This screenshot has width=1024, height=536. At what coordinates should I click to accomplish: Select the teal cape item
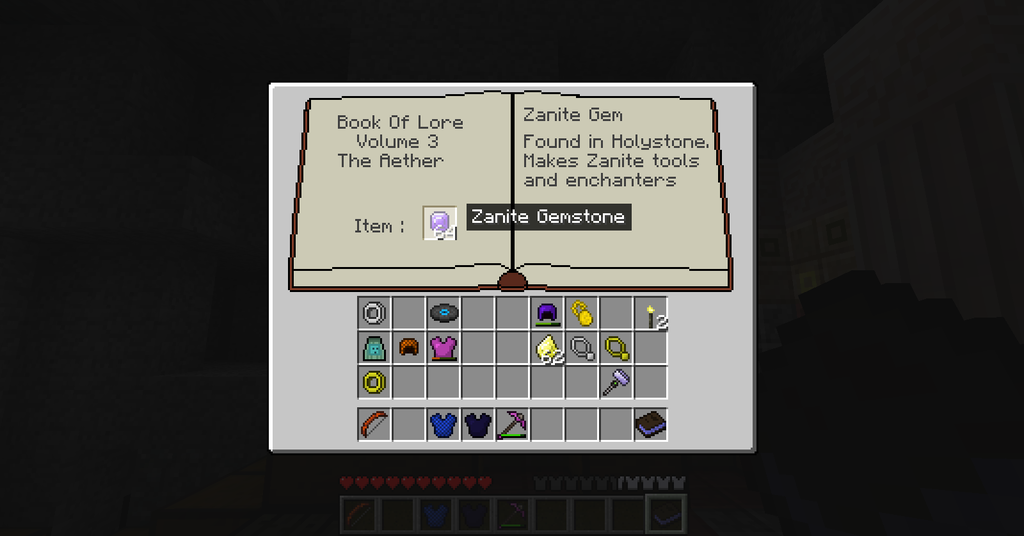coord(374,348)
